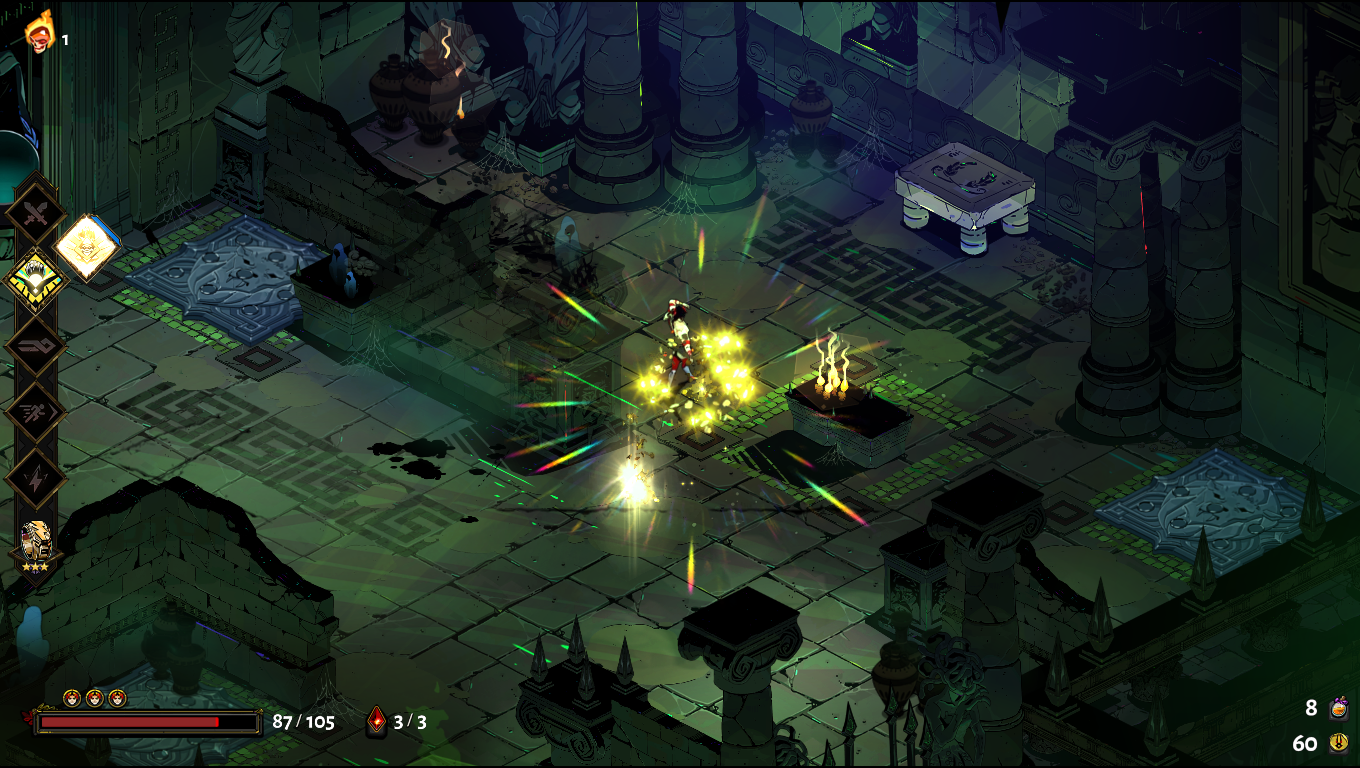The width and height of the screenshot is (1360, 768).
Task: Click the glowing golden boon diamond
Action: coord(87,247)
